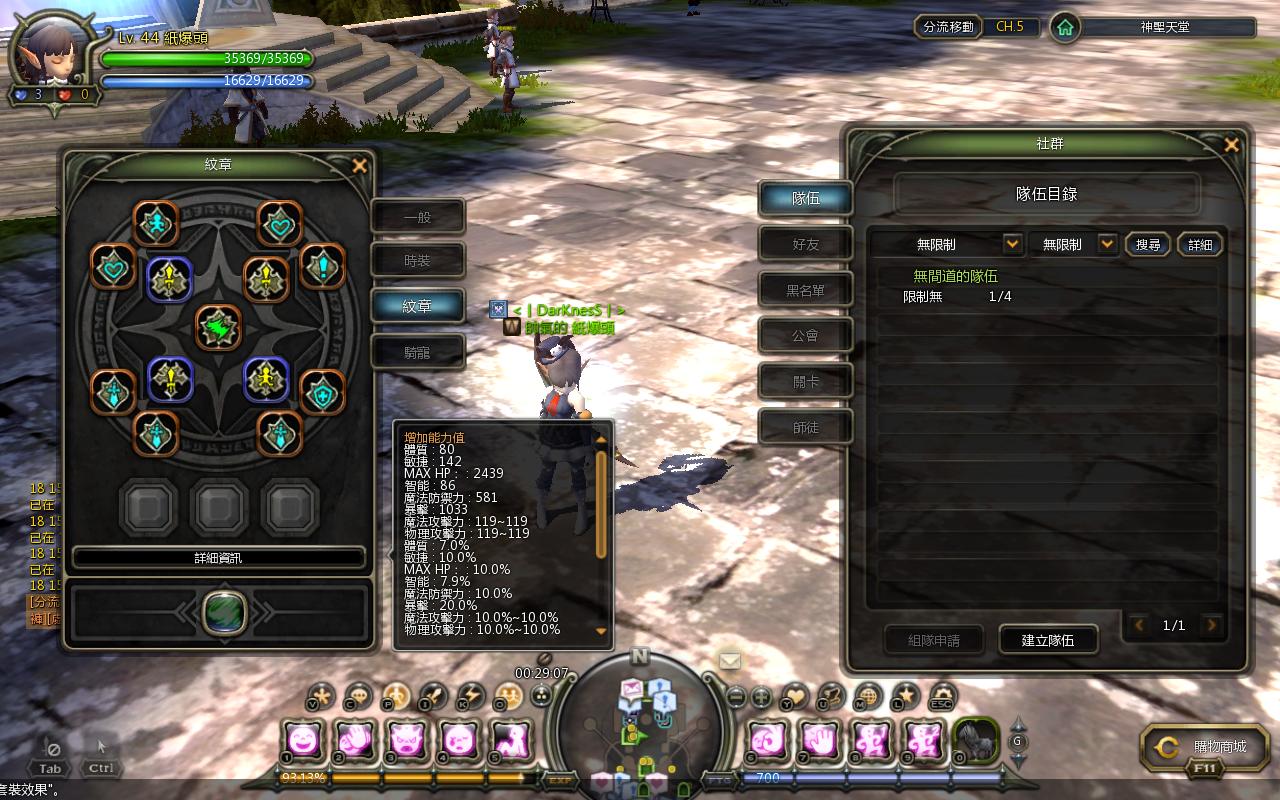The width and height of the screenshot is (1280, 800).
Task: Open the 分流移動 channel move button
Action: (947, 27)
